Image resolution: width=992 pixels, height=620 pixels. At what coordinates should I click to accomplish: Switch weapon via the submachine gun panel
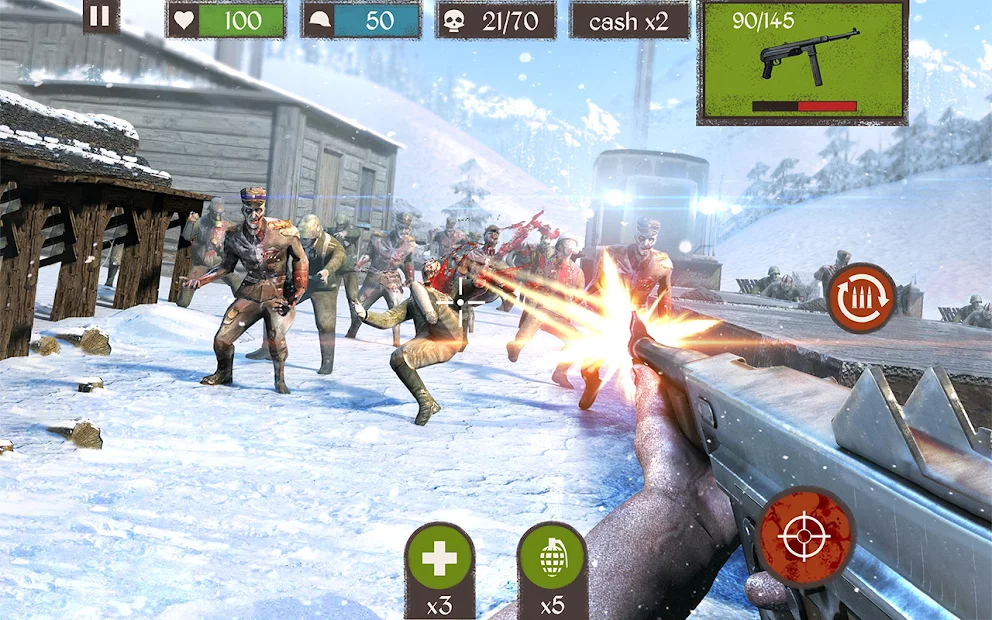pos(802,62)
